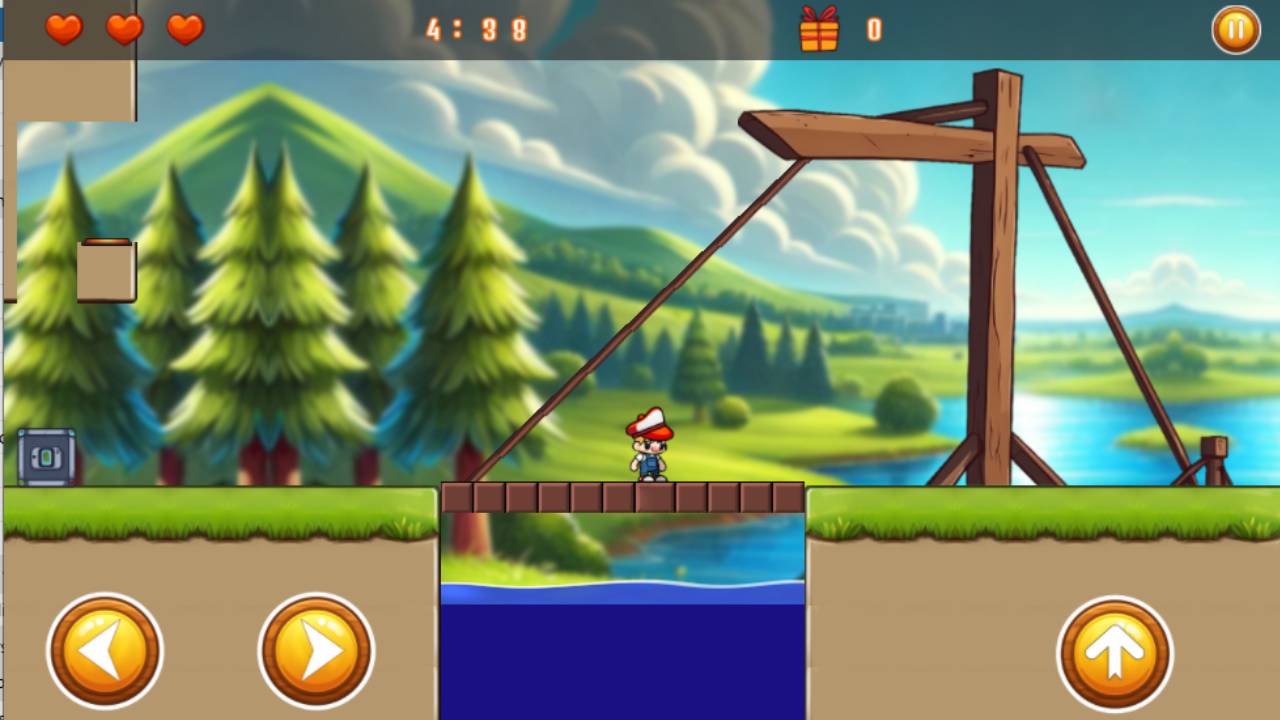Click the first heart icon
The height and width of the screenshot is (720, 1280).
point(62,28)
